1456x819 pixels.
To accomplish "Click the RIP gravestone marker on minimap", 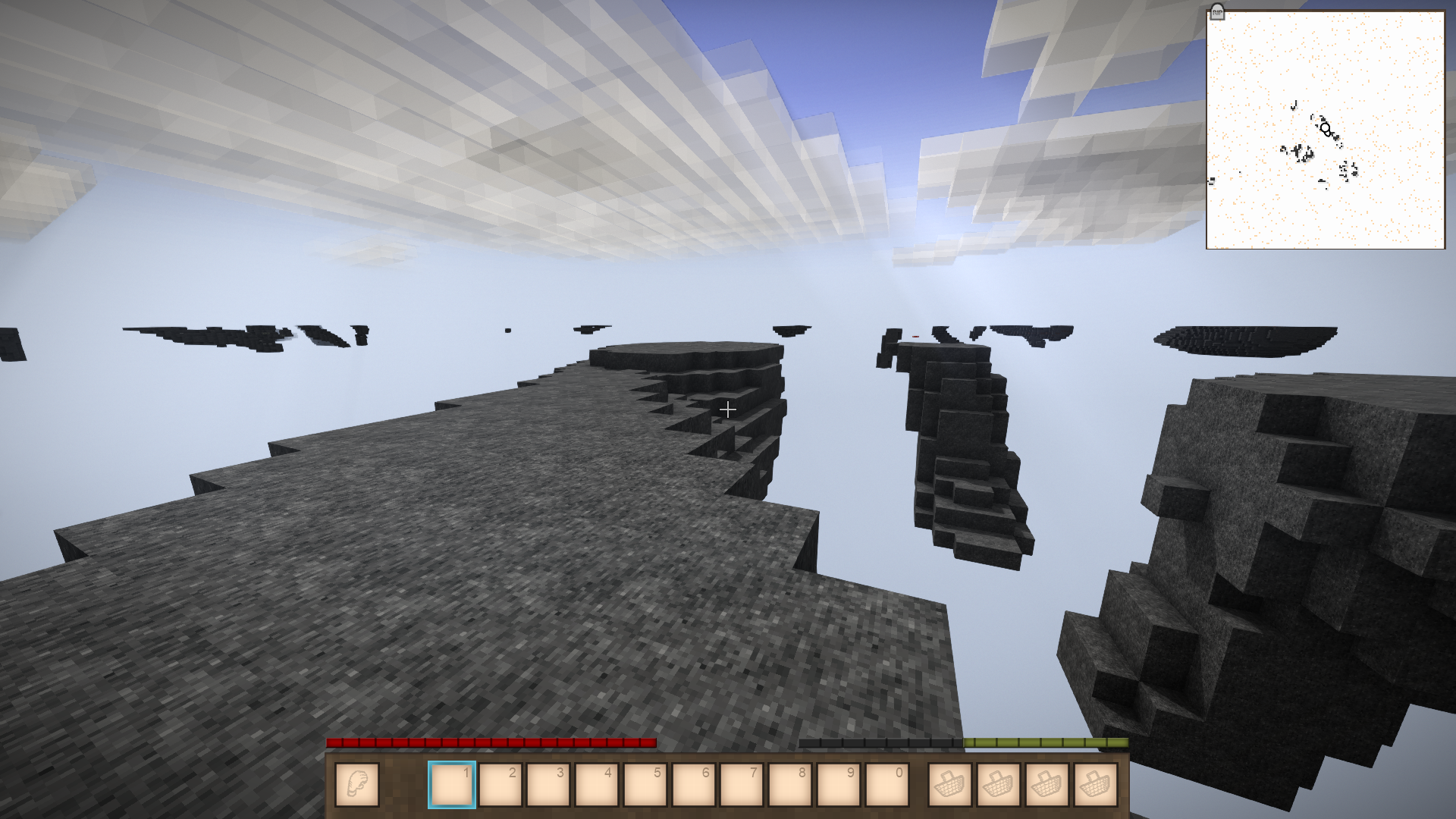I will pos(1217,12).
